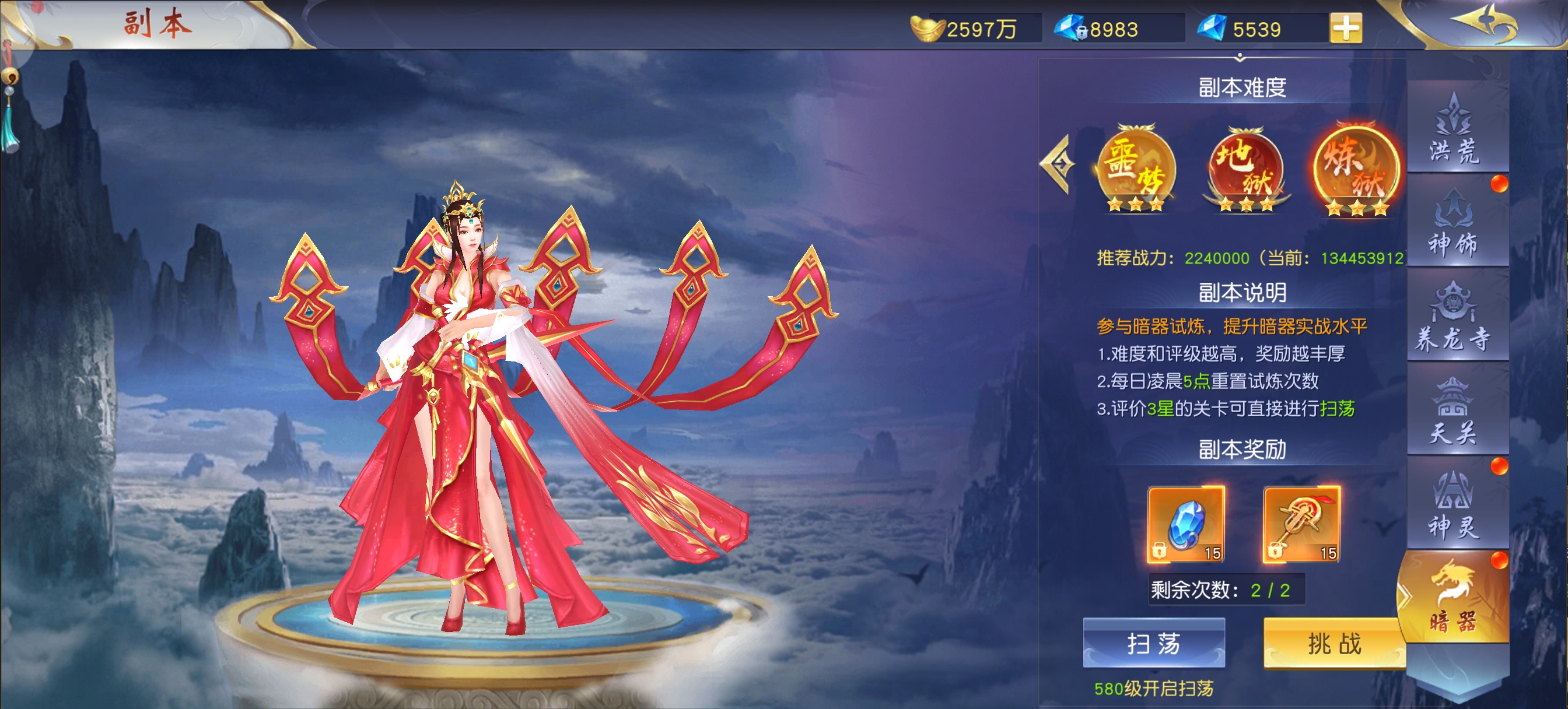
Task: Click the yellow 挑战 challenge button
Action: [1333, 643]
